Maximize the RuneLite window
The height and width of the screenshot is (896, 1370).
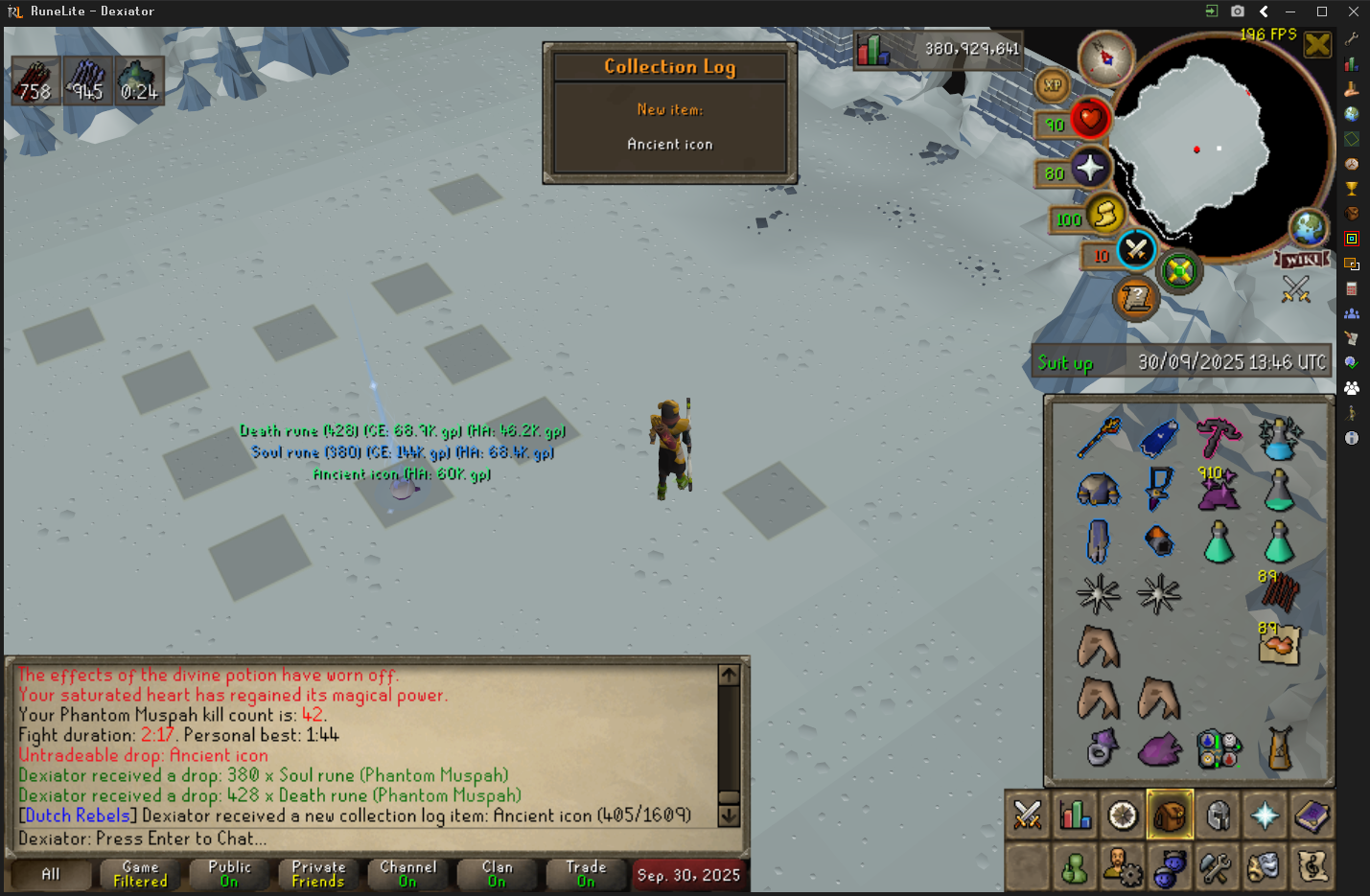pos(1322,11)
